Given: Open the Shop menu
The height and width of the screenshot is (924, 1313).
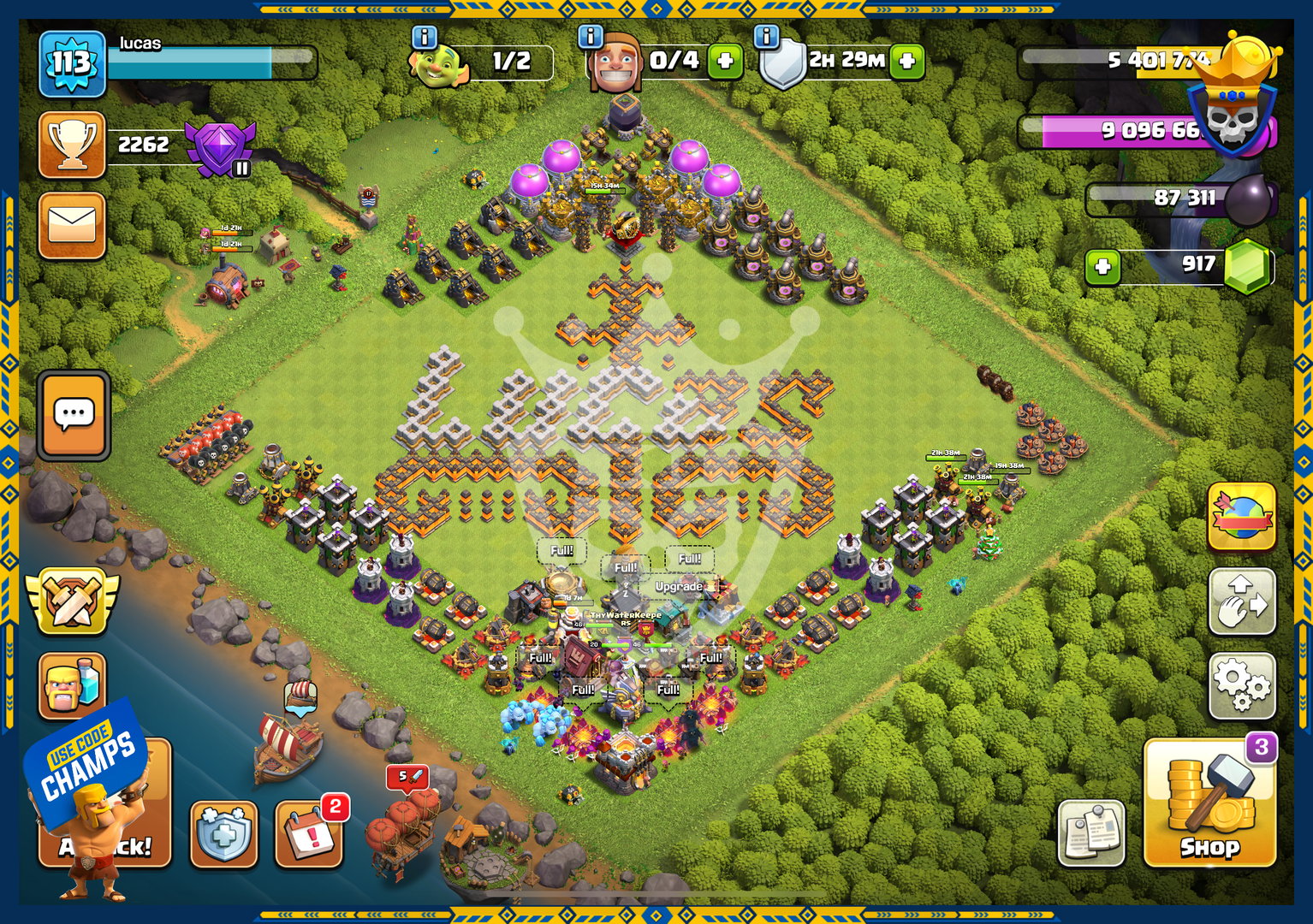Looking at the screenshot, I should tap(1209, 803).
